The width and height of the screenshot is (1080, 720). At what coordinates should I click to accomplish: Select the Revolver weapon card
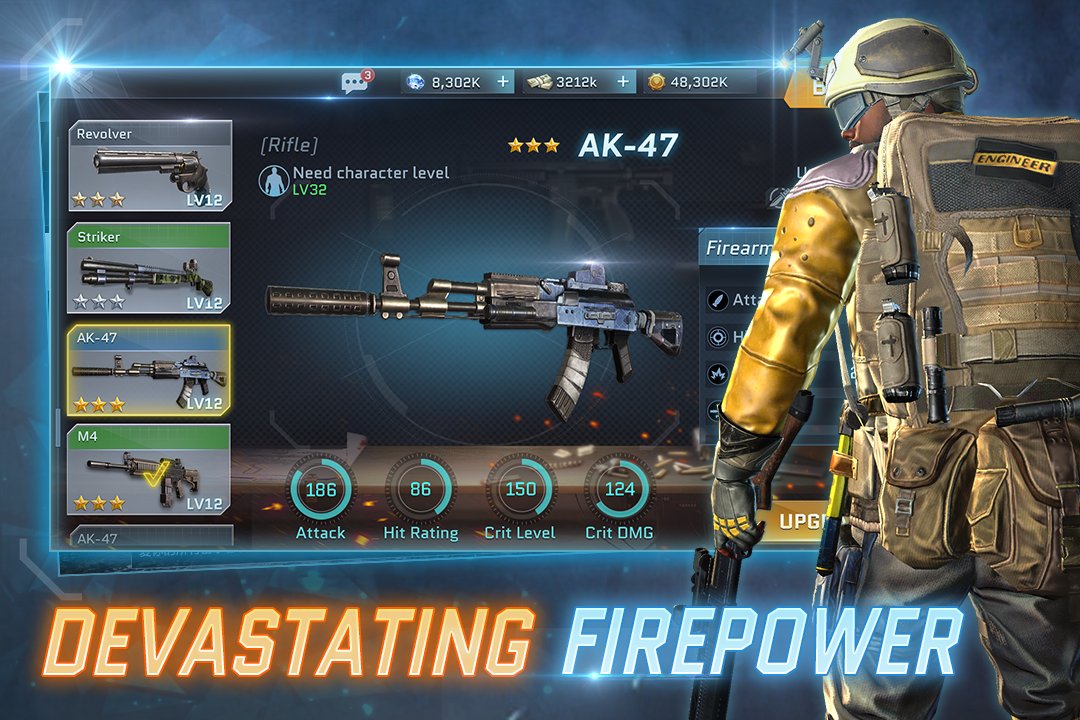tap(150, 166)
